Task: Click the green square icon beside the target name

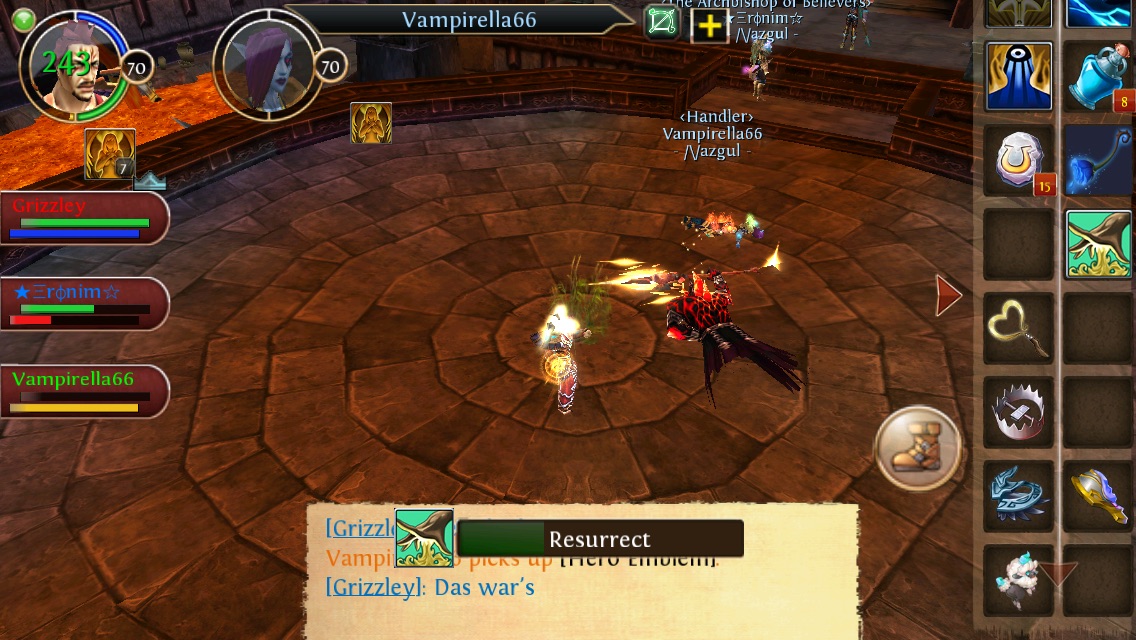Action: click(661, 23)
